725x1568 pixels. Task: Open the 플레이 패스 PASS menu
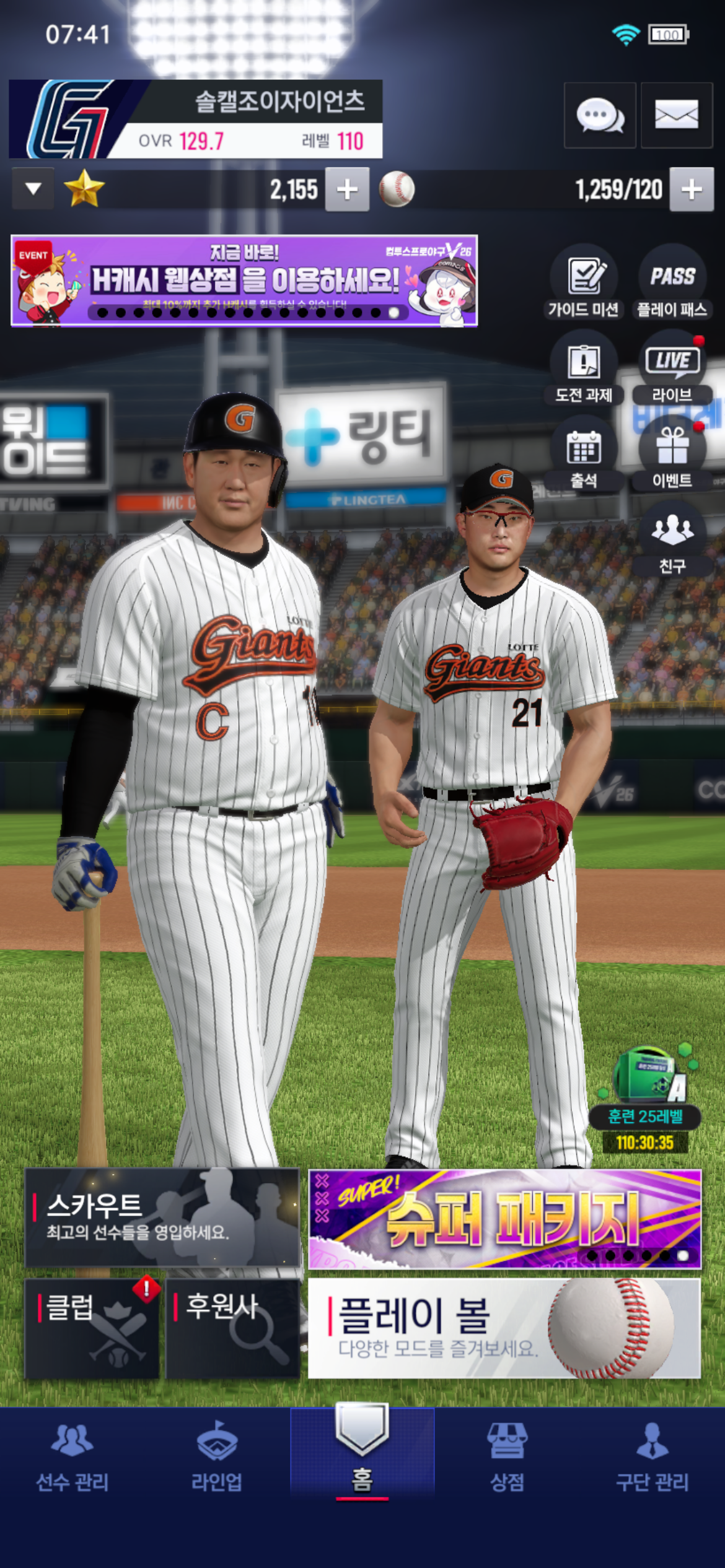click(672, 284)
